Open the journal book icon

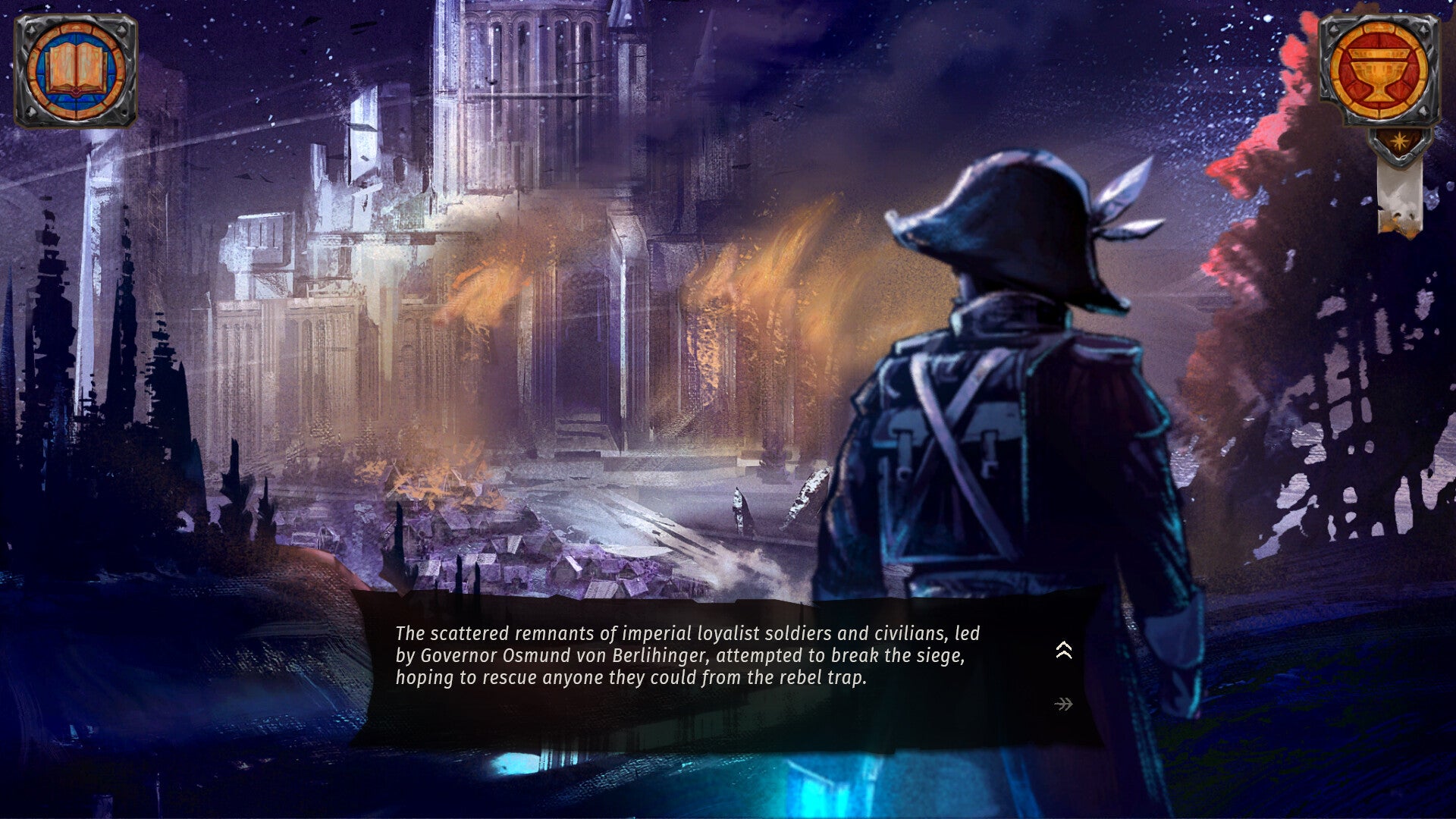tap(76, 71)
